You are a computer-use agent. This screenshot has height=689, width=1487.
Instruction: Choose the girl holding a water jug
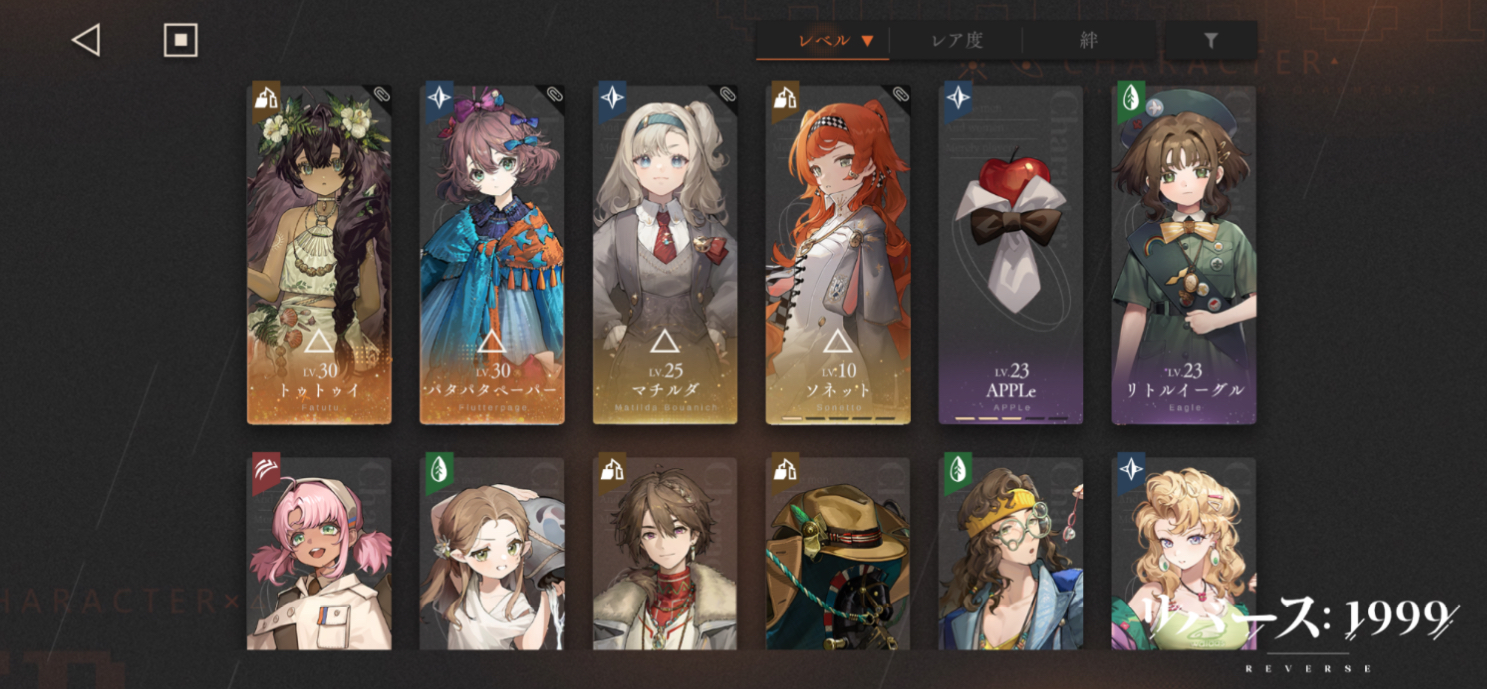click(x=492, y=553)
